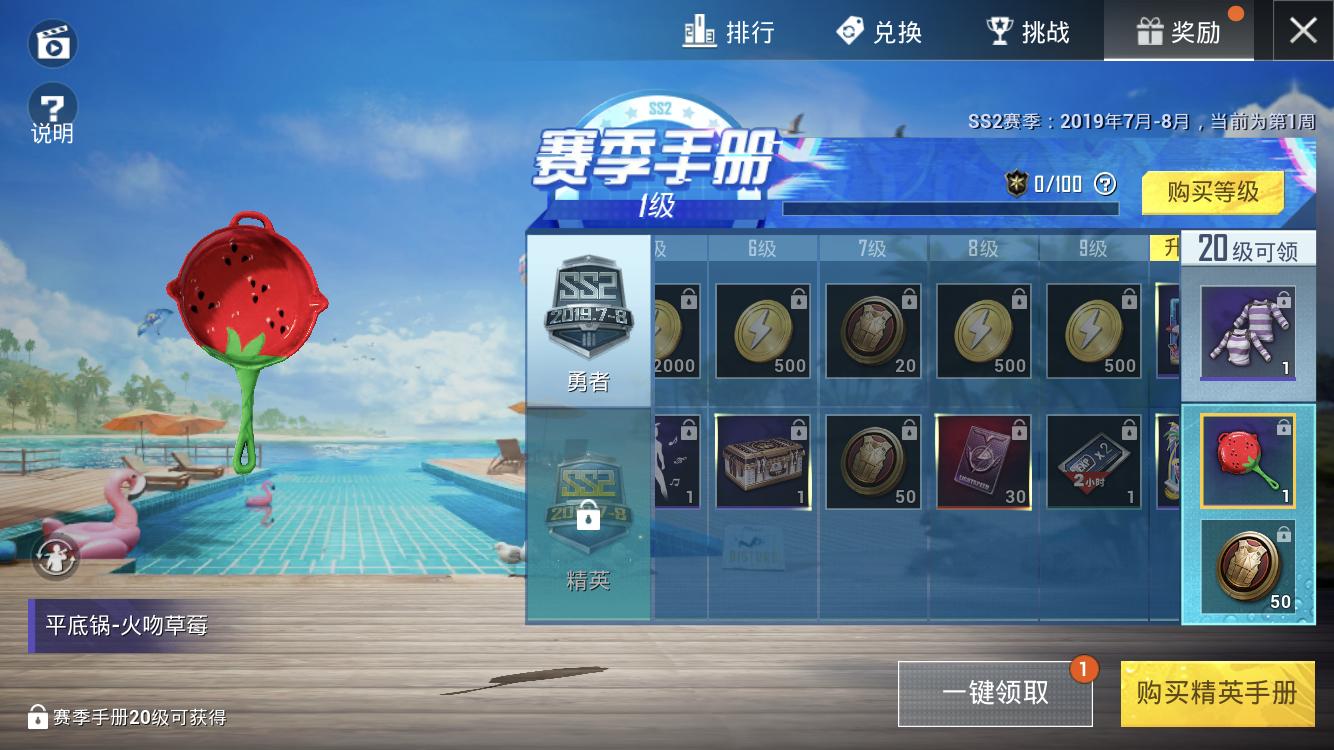Click the 500 coin reward at level 7
Screen dimensions: 1334x750
pyautogui.click(x=873, y=330)
